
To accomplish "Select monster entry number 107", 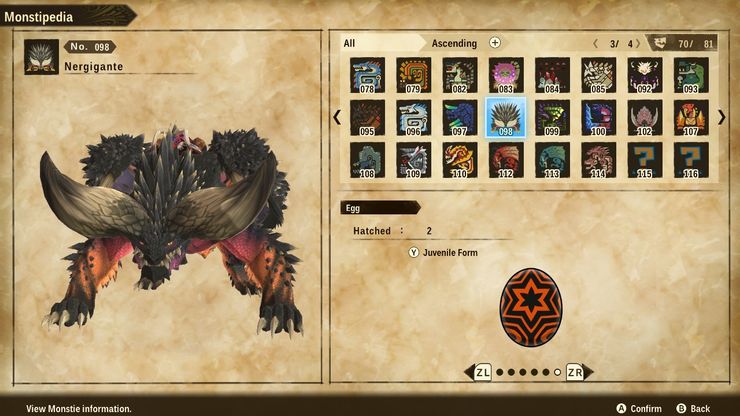I will [x=691, y=117].
